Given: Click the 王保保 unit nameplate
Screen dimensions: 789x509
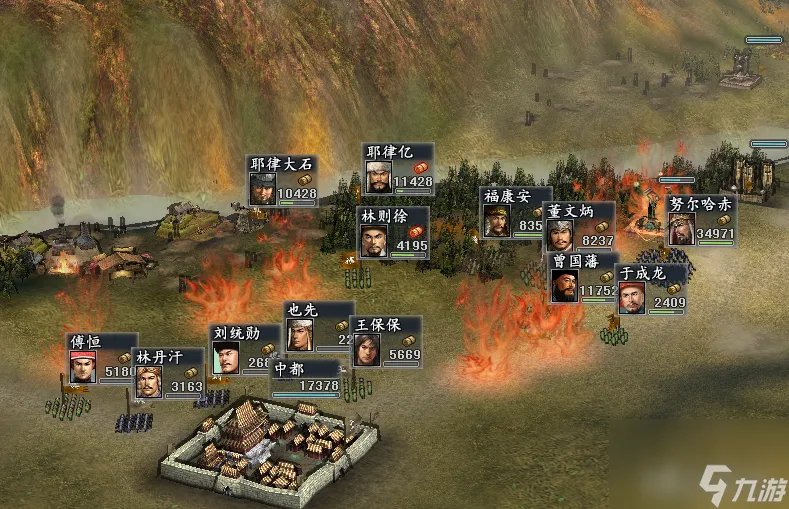Looking at the screenshot, I should (385, 341).
